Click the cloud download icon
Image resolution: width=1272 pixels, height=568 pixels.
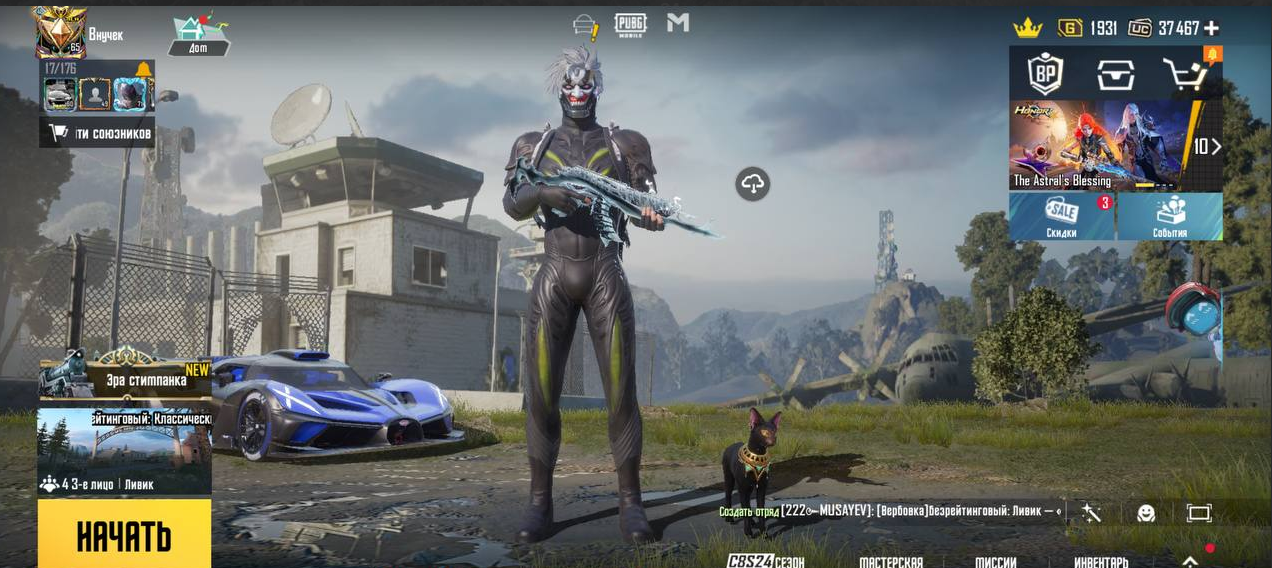point(753,183)
